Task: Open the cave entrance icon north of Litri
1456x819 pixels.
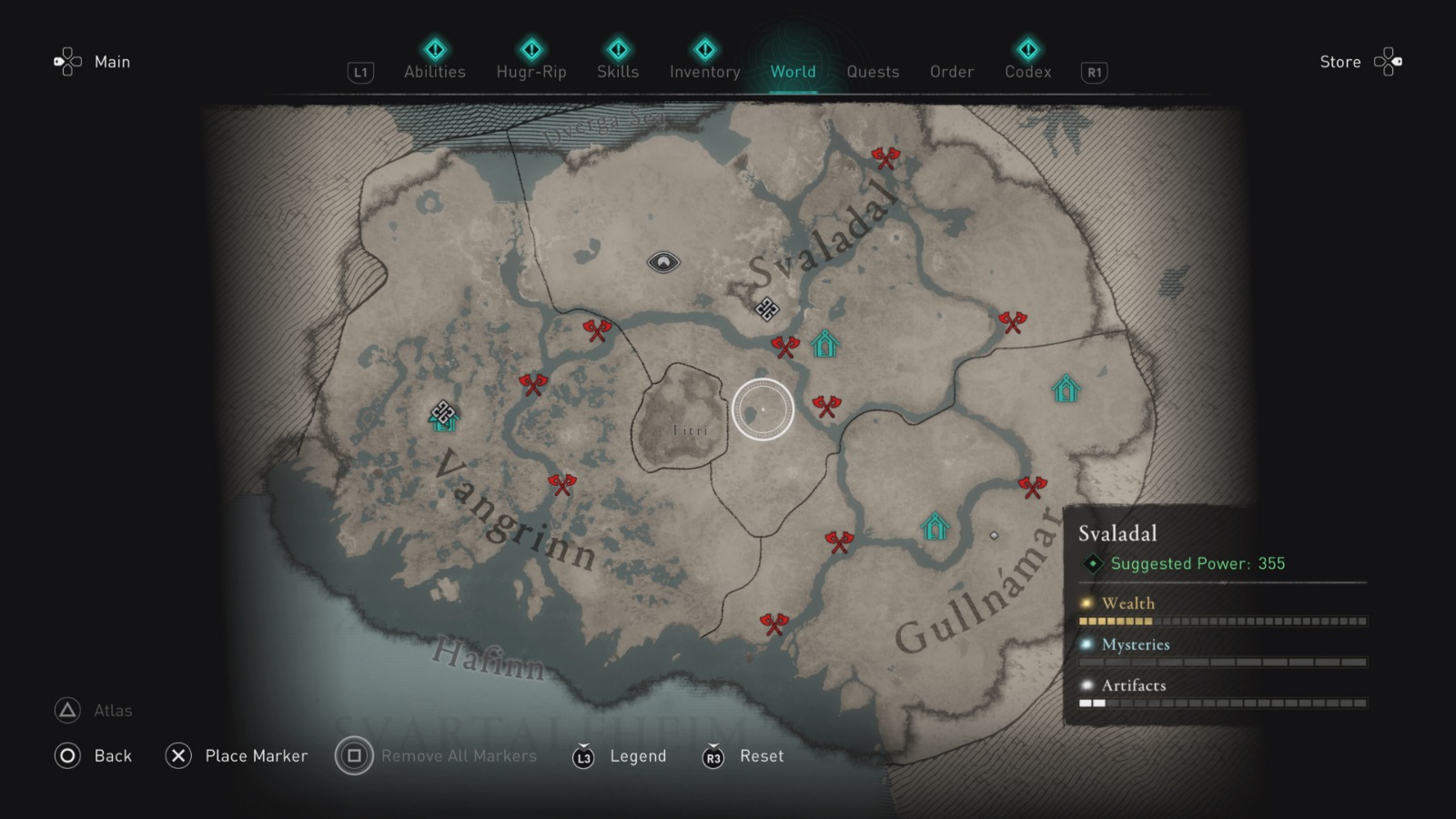Action: pos(664,262)
